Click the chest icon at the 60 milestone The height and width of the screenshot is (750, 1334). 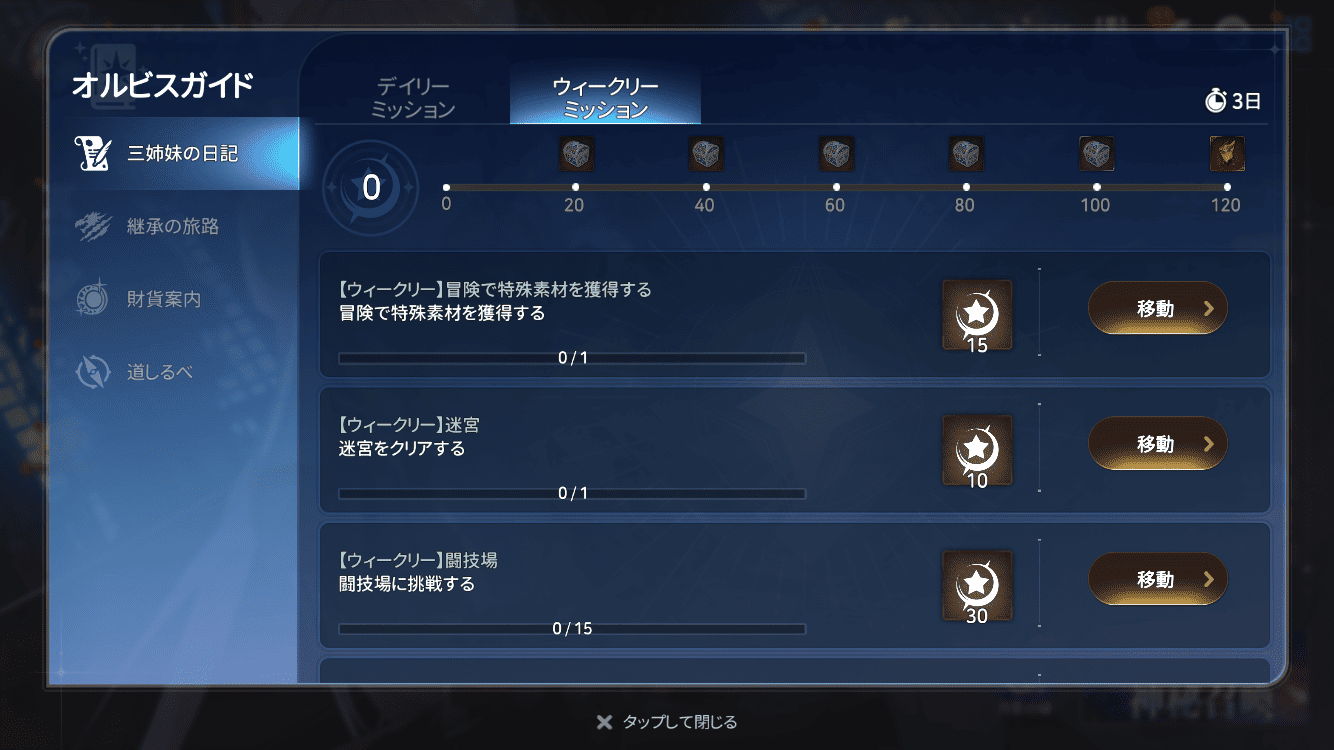[x=836, y=152]
